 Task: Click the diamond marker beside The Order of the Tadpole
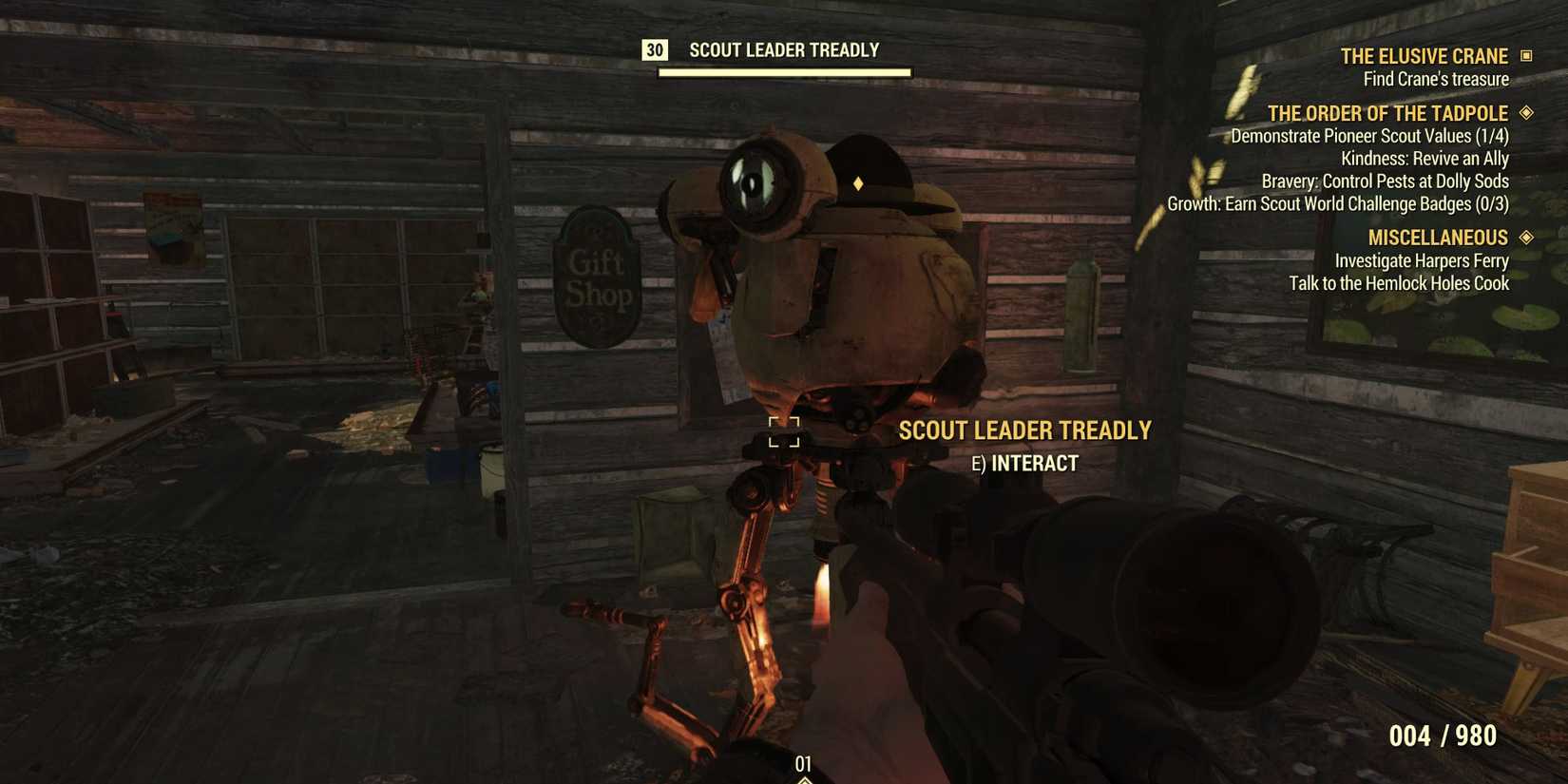pyautogui.click(x=1524, y=112)
